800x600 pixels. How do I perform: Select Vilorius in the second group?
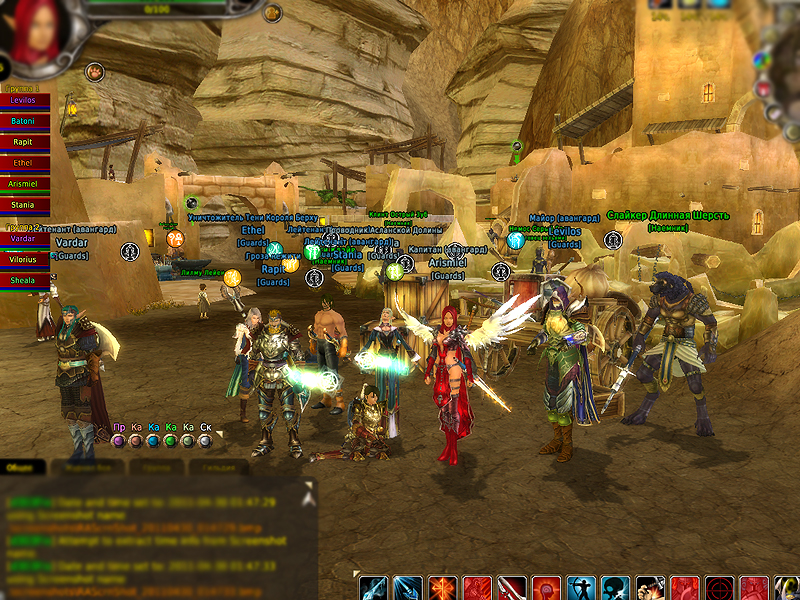point(23,259)
